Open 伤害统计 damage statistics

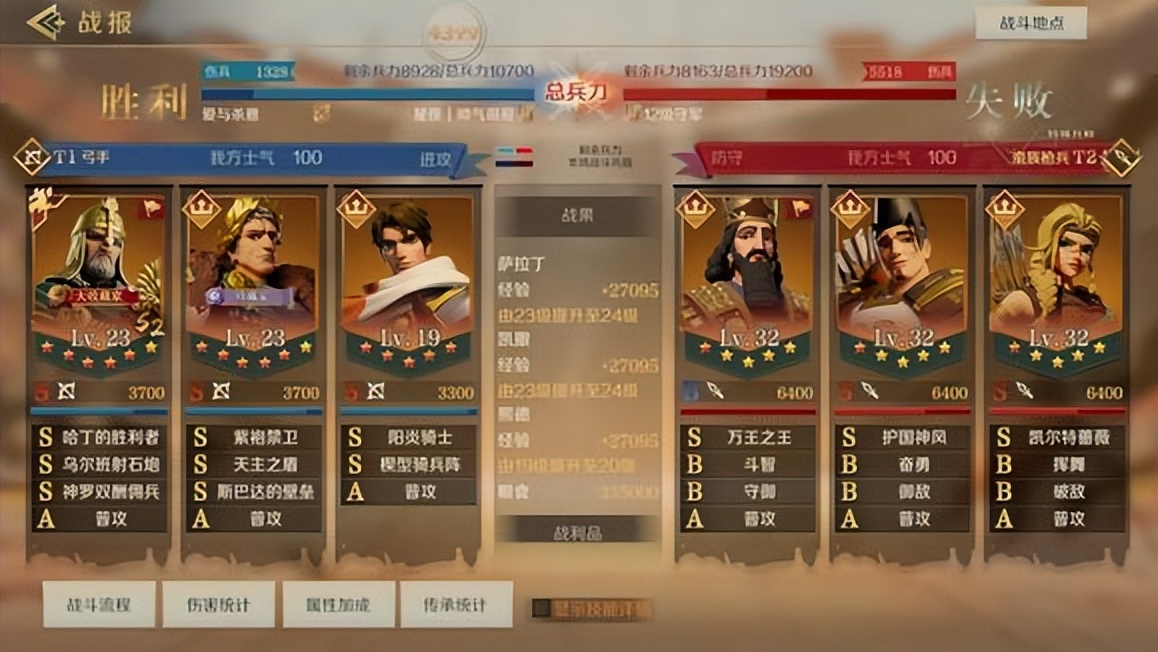(x=218, y=604)
